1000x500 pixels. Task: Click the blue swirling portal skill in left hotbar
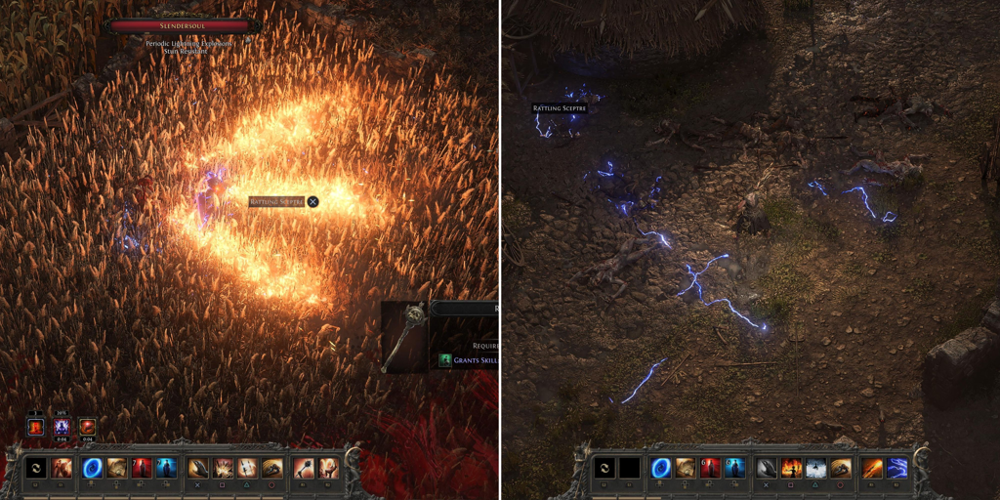tap(92, 468)
